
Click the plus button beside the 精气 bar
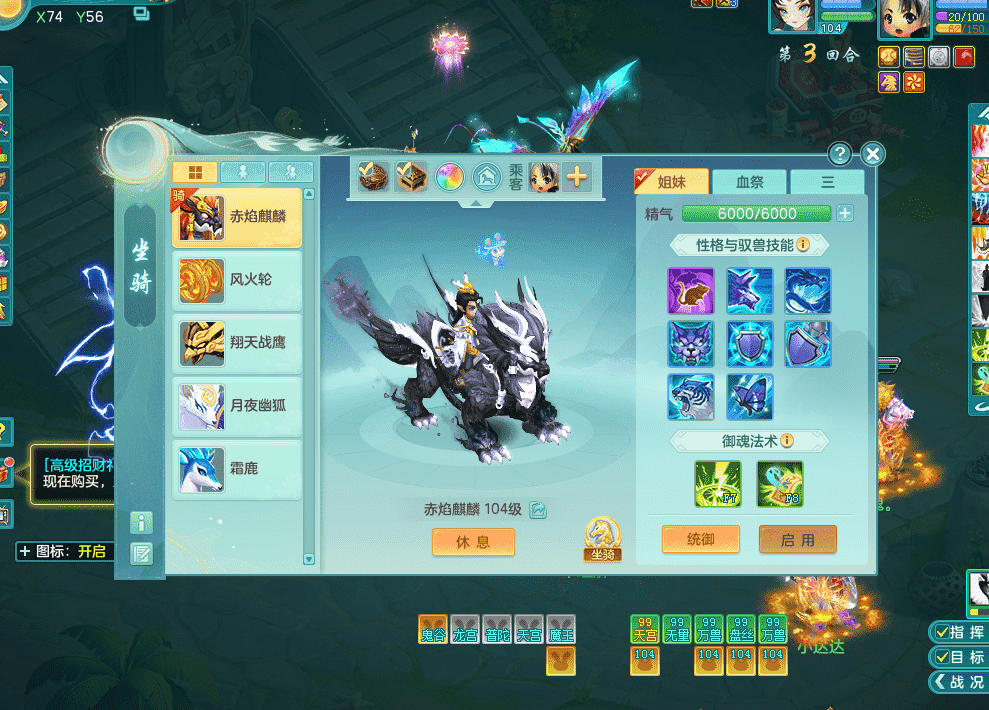point(845,213)
